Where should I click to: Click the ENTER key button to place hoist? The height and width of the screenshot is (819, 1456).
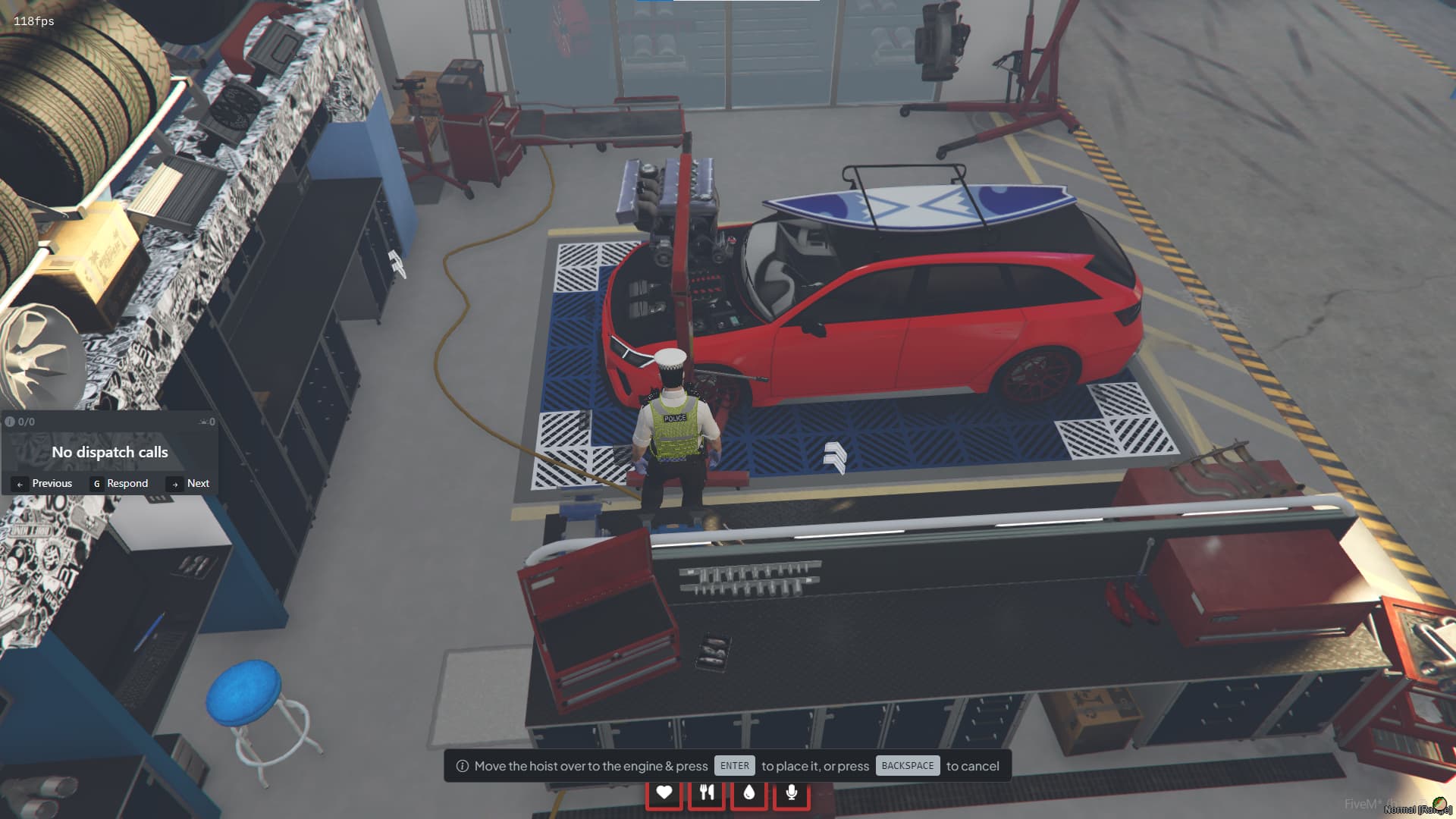click(734, 765)
